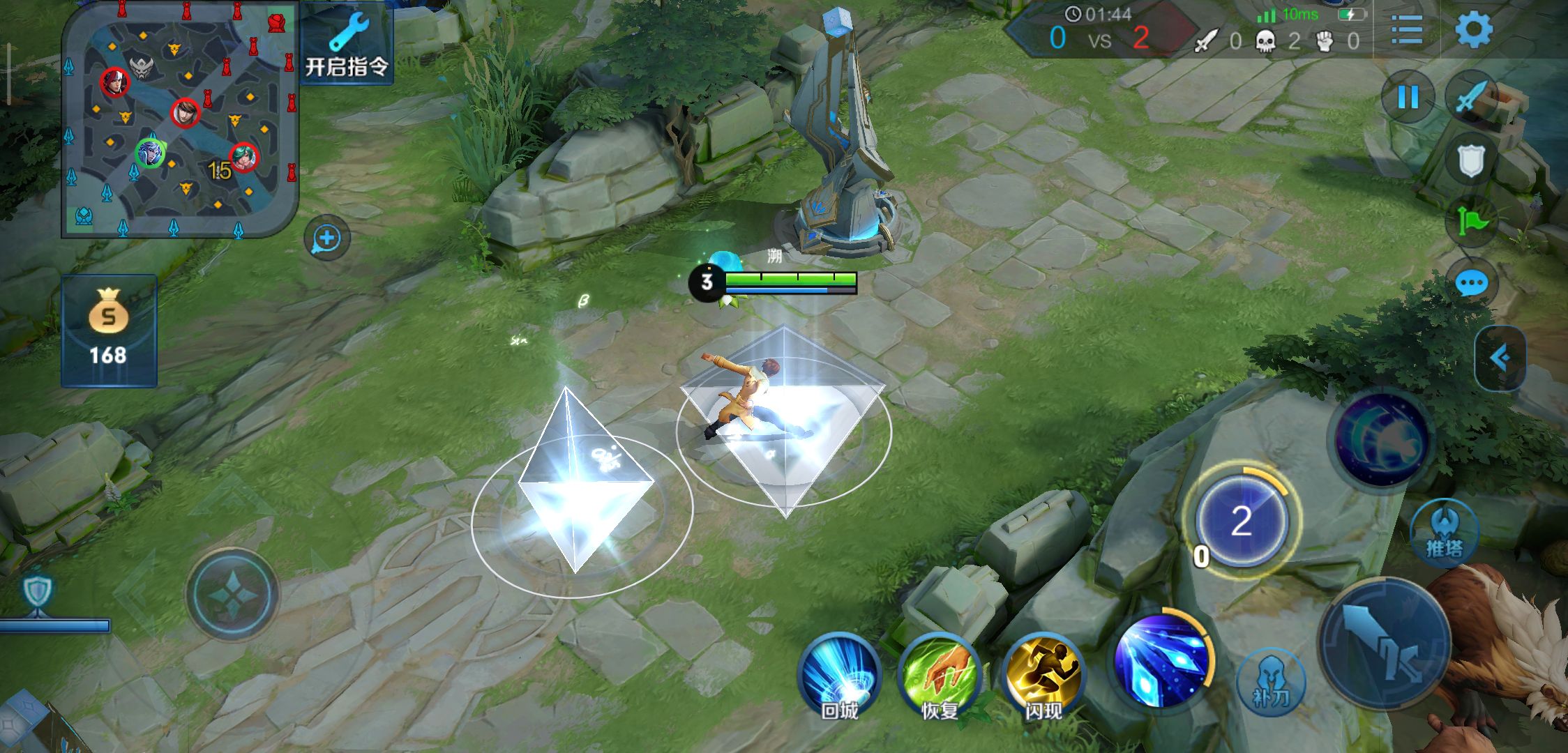
Task: Open the scoreboard list icon
Action: click(1406, 31)
